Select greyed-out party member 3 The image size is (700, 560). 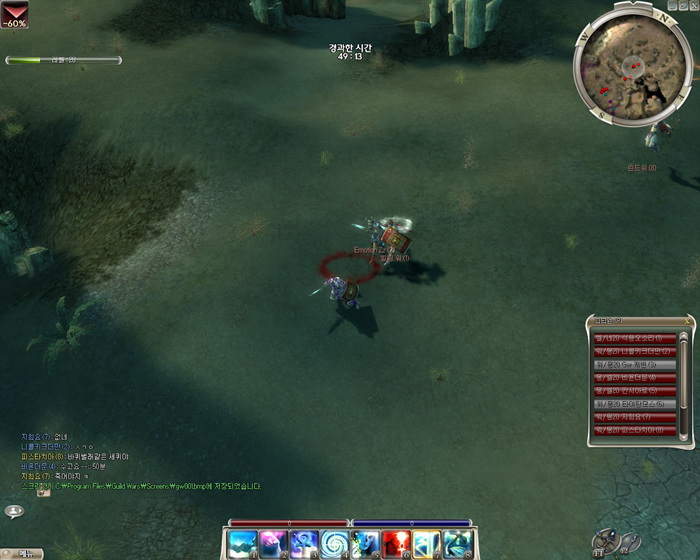click(x=635, y=365)
